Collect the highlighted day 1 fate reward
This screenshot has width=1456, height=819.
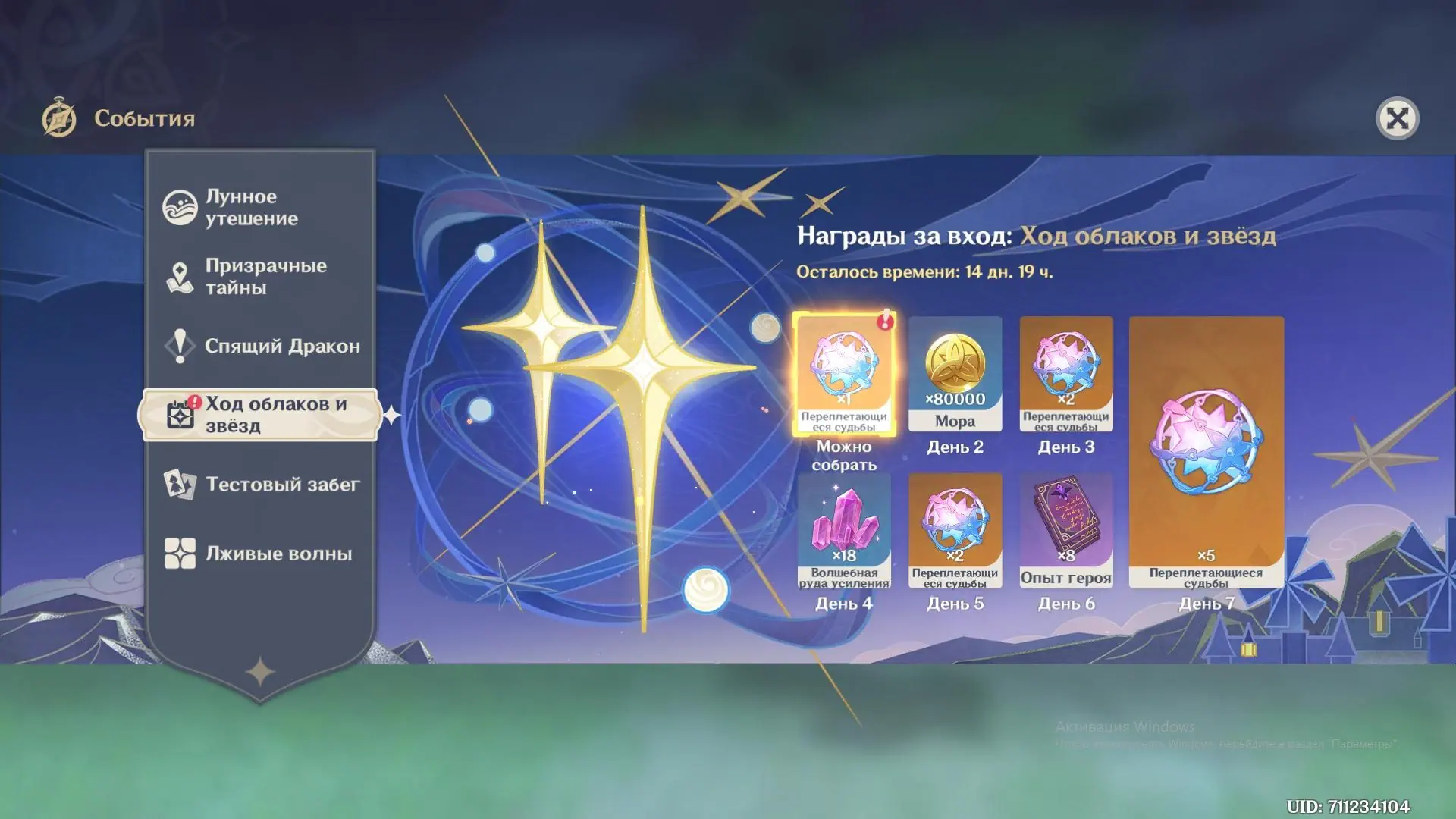click(x=844, y=374)
